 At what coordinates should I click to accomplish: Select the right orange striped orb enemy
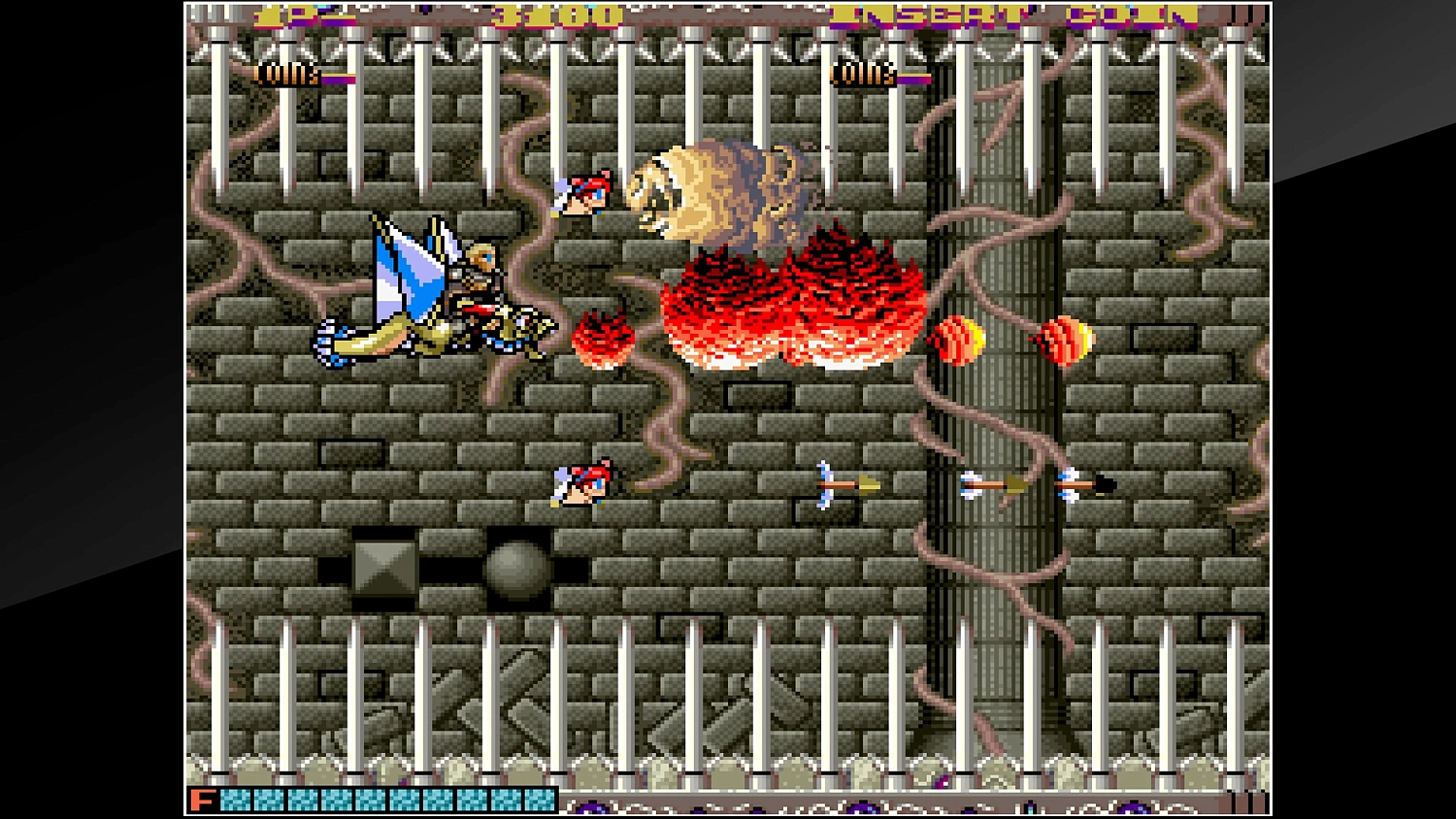1062,340
